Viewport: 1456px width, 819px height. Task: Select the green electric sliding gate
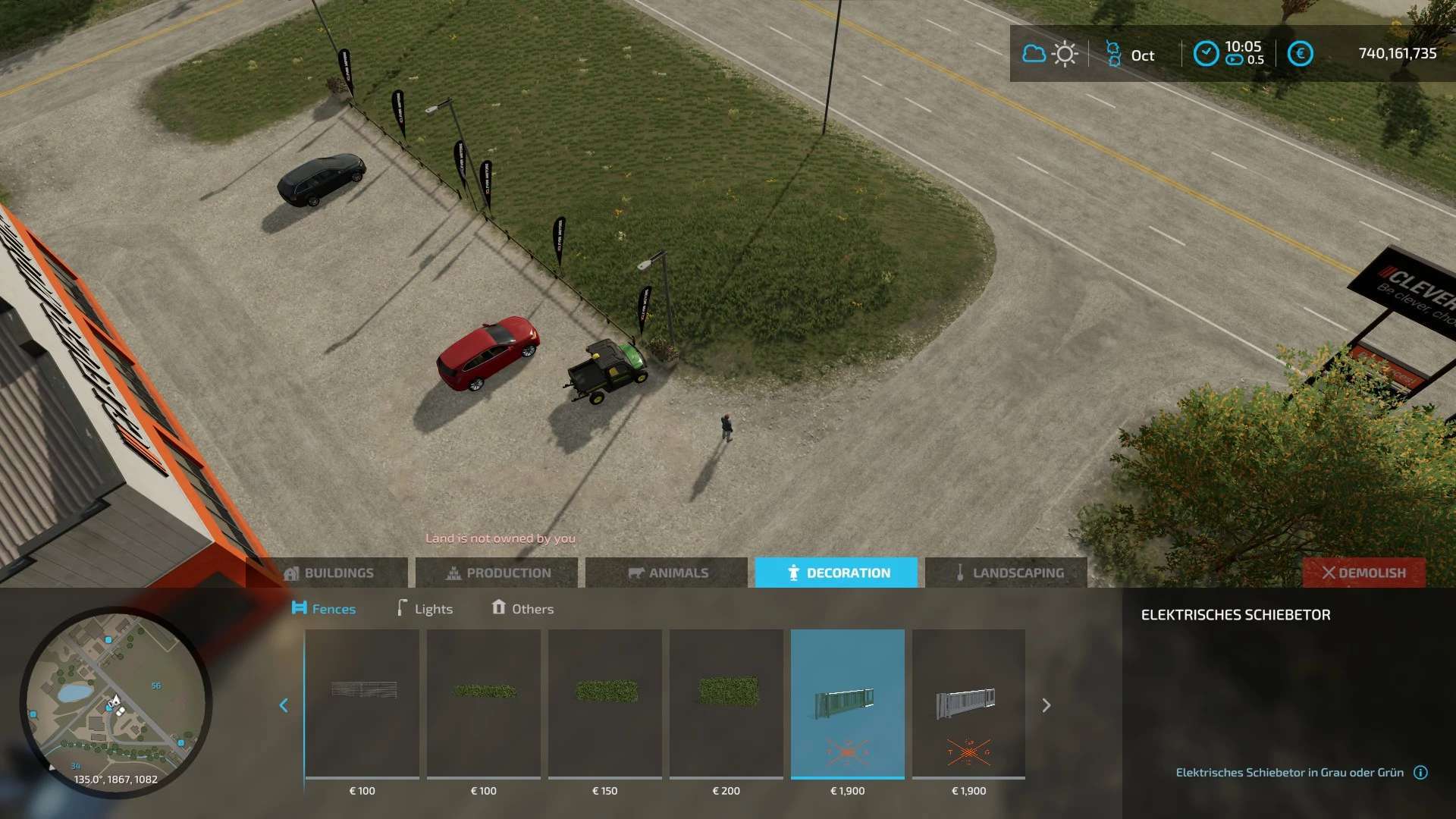848,704
